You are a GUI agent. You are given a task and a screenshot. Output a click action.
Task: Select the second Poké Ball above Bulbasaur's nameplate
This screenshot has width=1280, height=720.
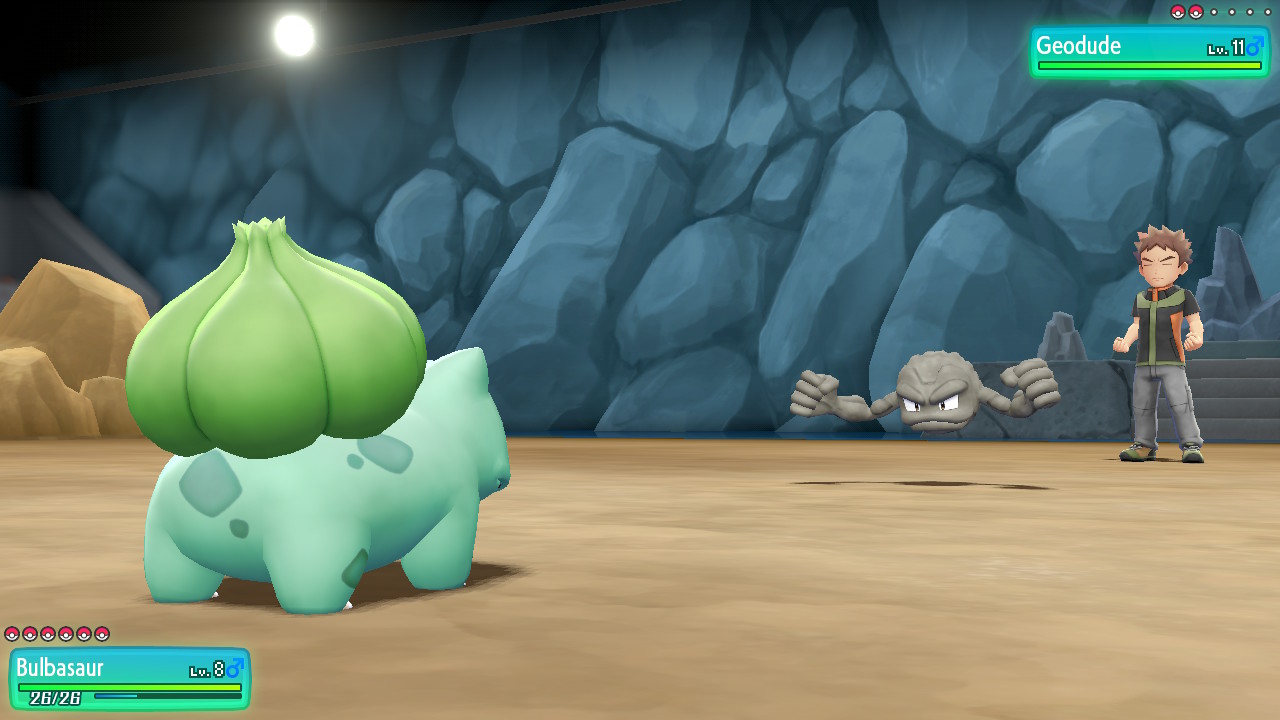pos(30,634)
